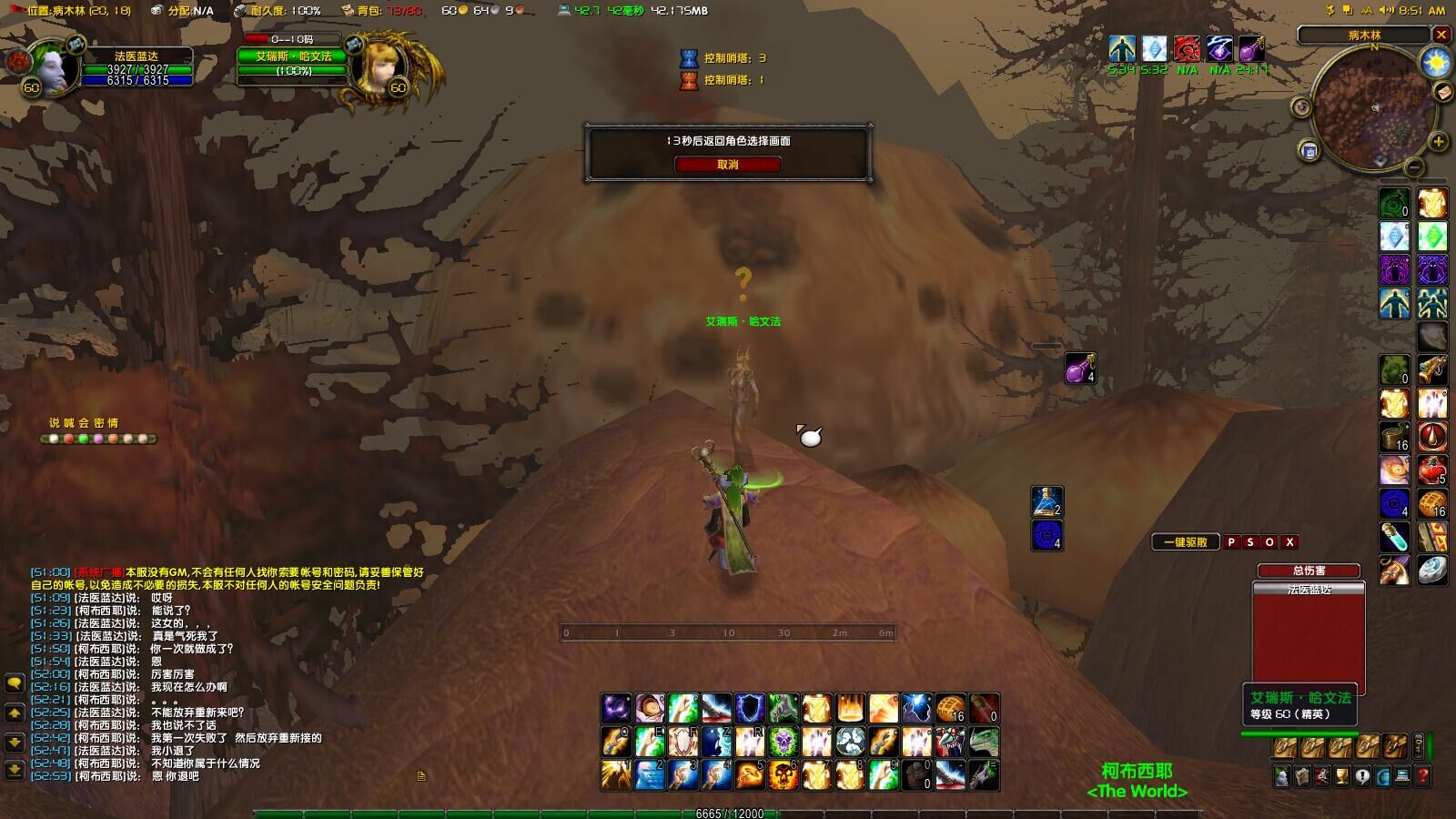
Task: Zoom out the minimap with the minus button
Action: (1414, 167)
